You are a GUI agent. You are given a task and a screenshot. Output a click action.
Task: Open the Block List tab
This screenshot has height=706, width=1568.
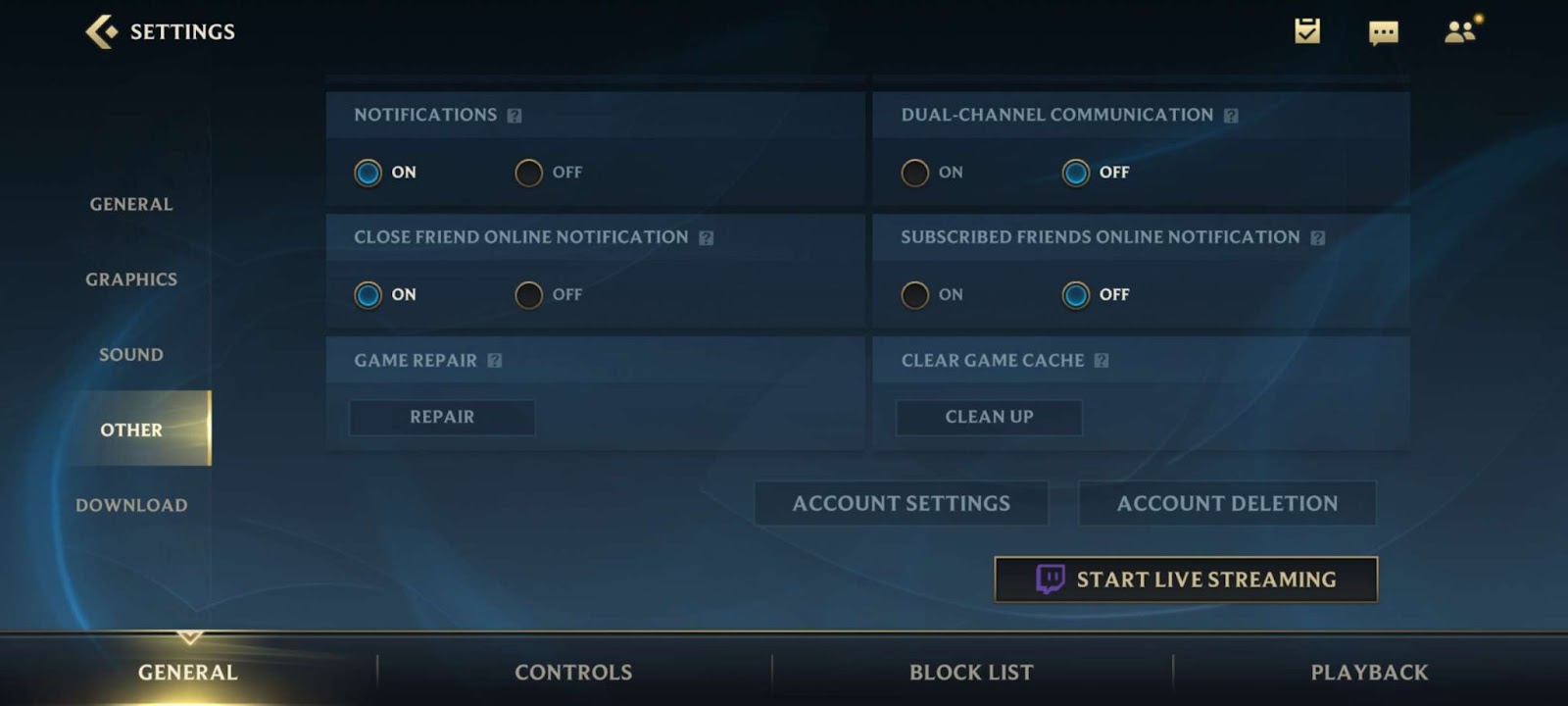pos(971,673)
